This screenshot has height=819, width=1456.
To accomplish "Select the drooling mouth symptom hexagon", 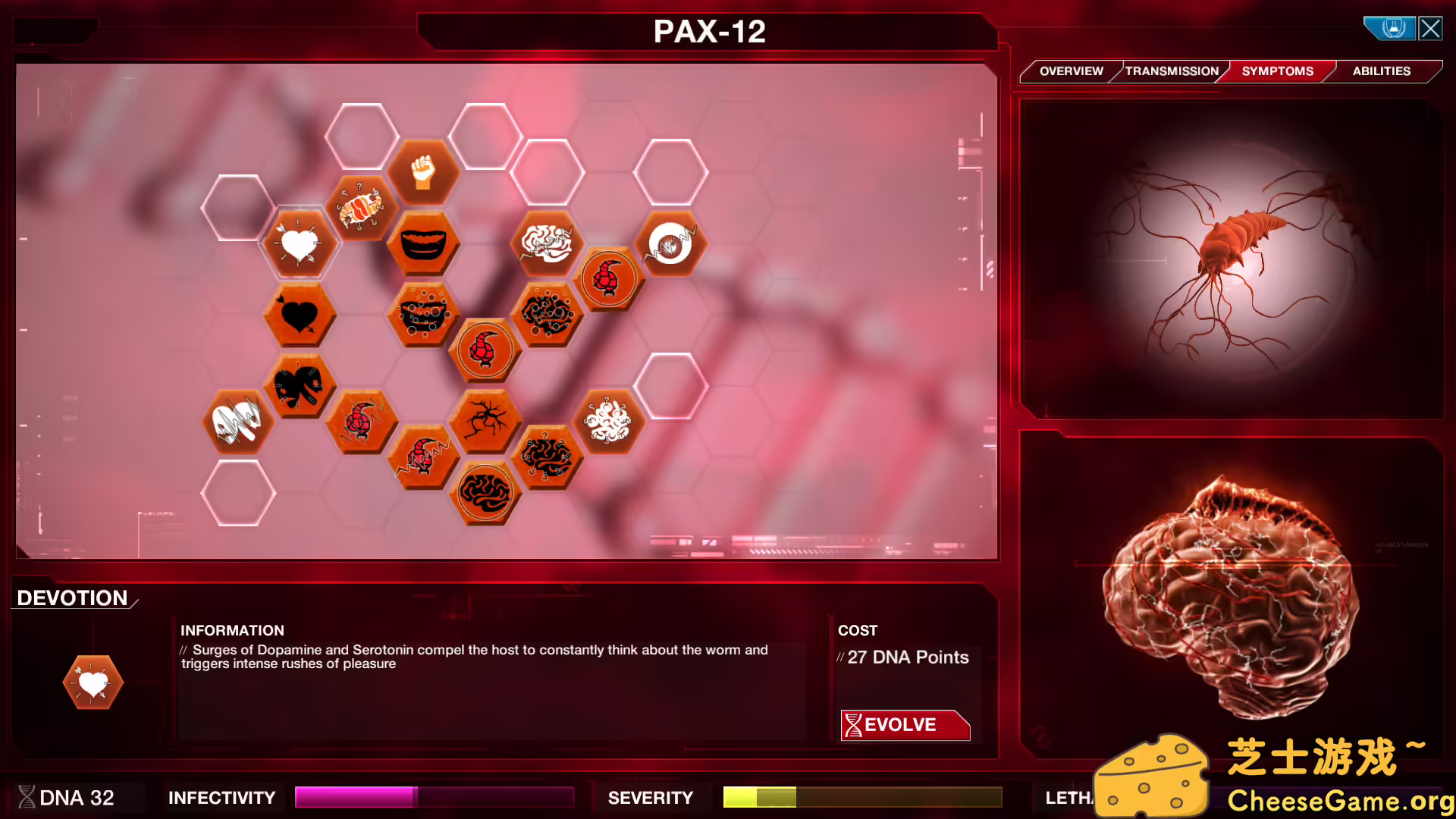I will 424,316.
